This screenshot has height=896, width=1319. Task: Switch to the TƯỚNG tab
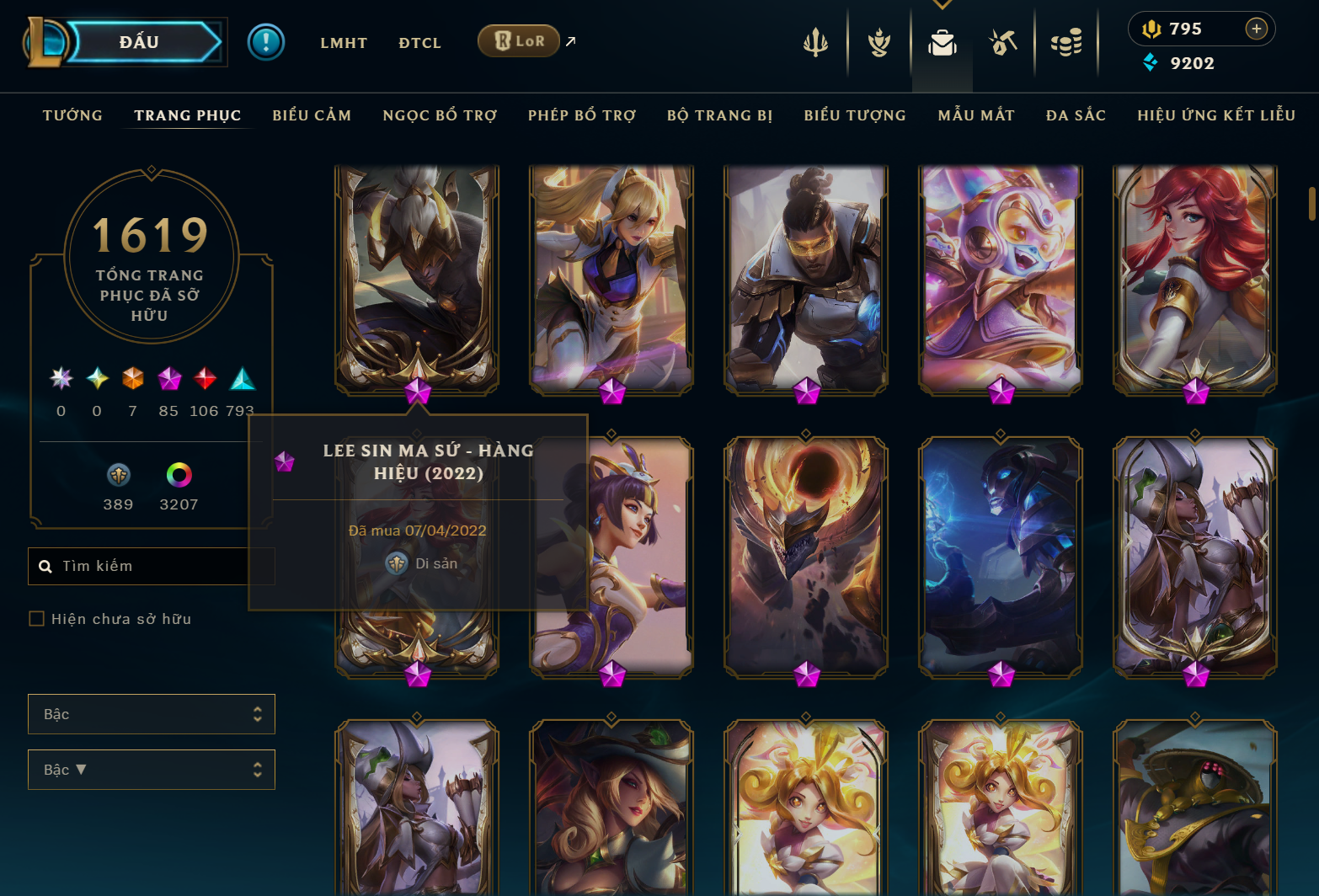(72, 115)
